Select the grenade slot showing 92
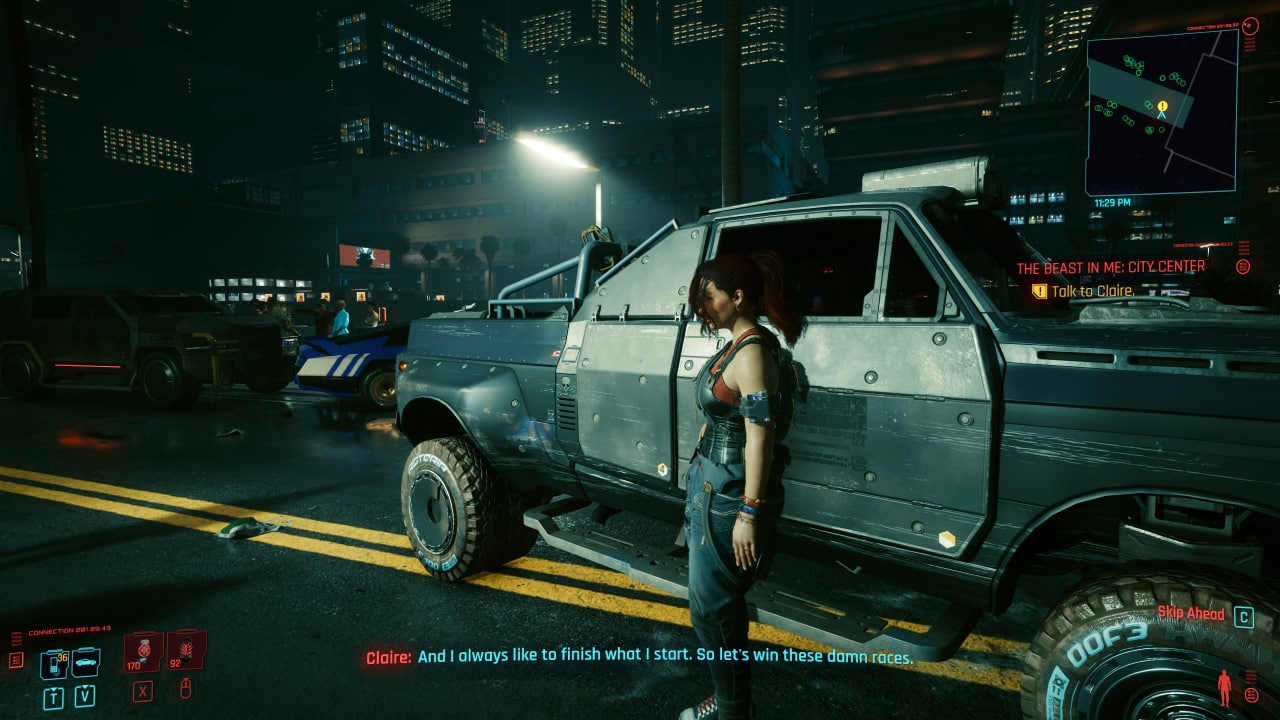 (x=185, y=651)
